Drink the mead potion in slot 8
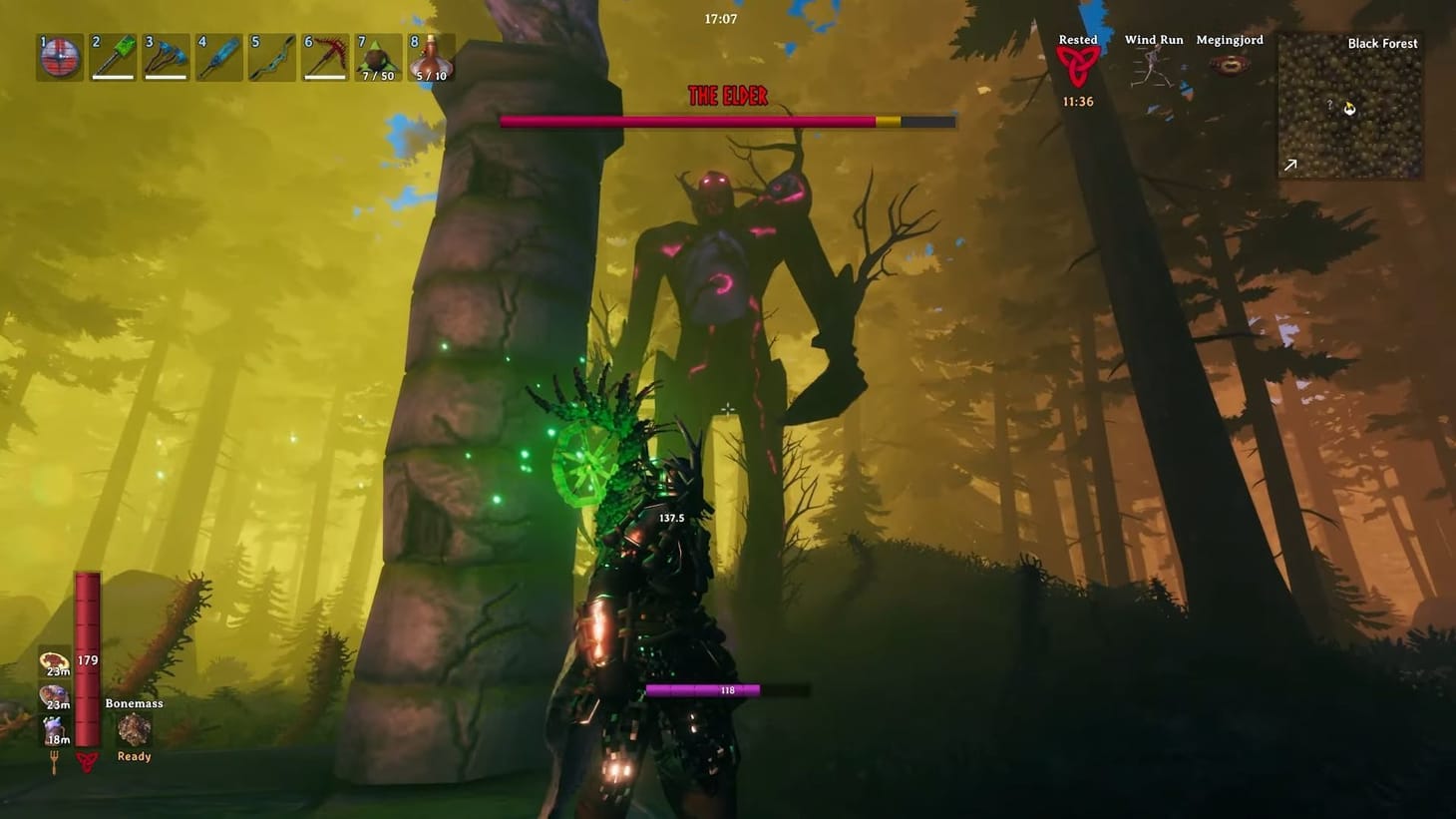Image resolution: width=1456 pixels, height=819 pixels. (x=431, y=58)
